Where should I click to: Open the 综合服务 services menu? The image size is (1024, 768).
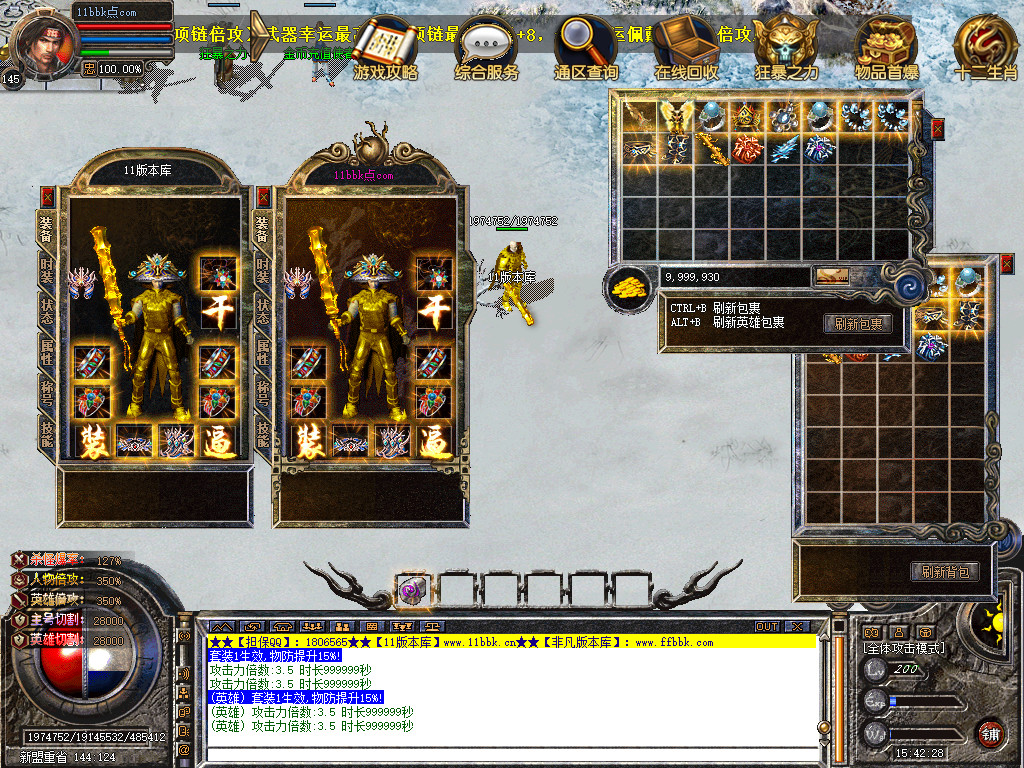tap(487, 45)
